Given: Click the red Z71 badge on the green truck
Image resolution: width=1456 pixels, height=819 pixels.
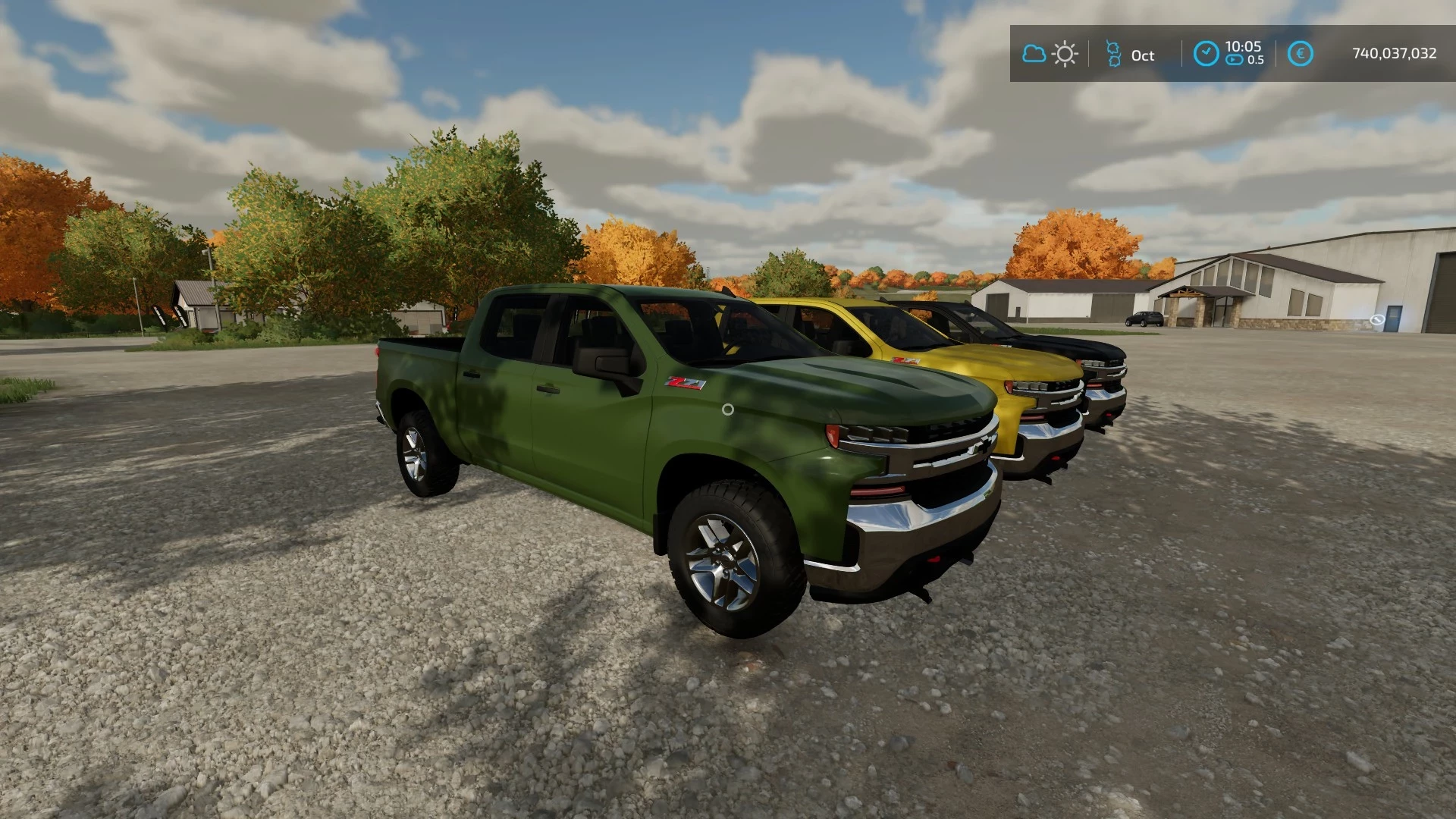Looking at the screenshot, I should pyautogui.click(x=684, y=383).
